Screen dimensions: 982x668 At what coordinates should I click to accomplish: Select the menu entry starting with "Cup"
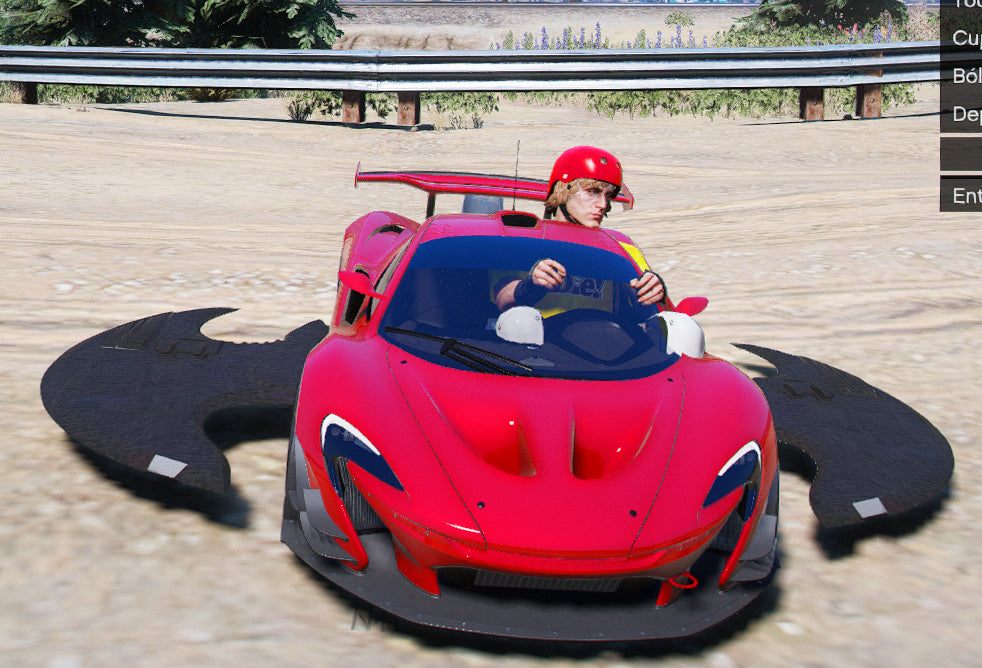coord(963,38)
